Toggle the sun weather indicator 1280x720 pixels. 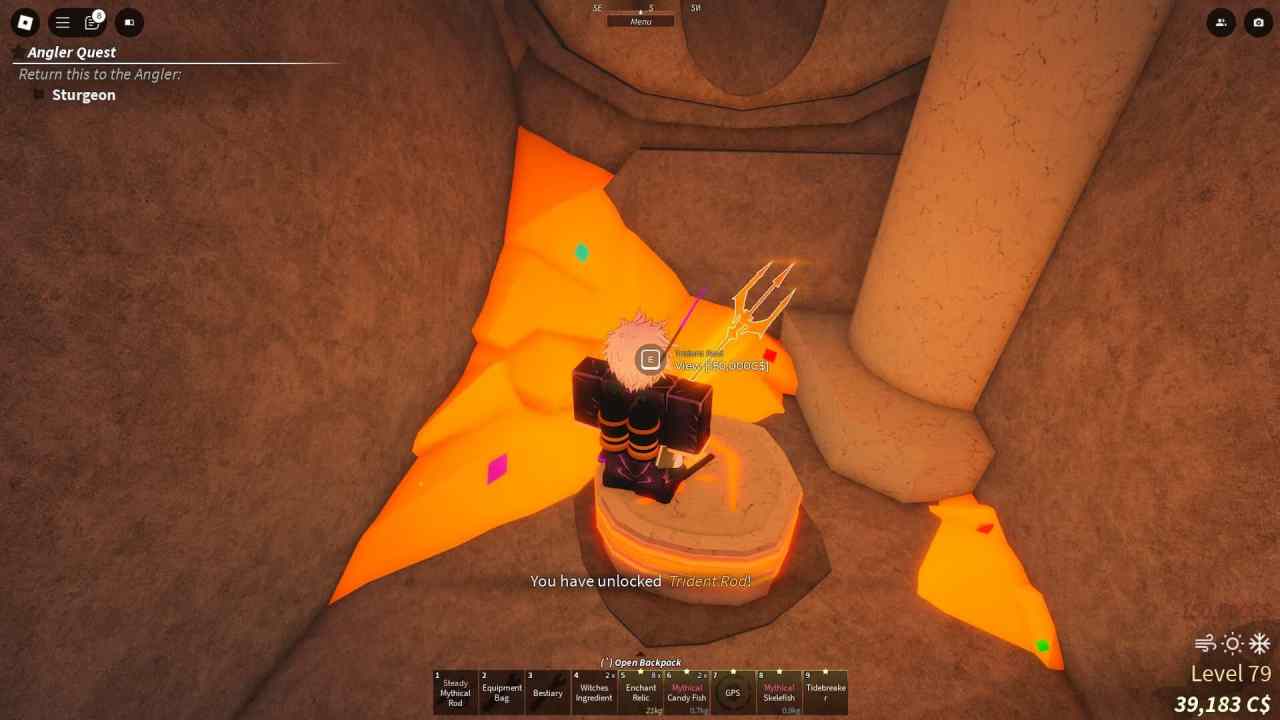point(1231,645)
